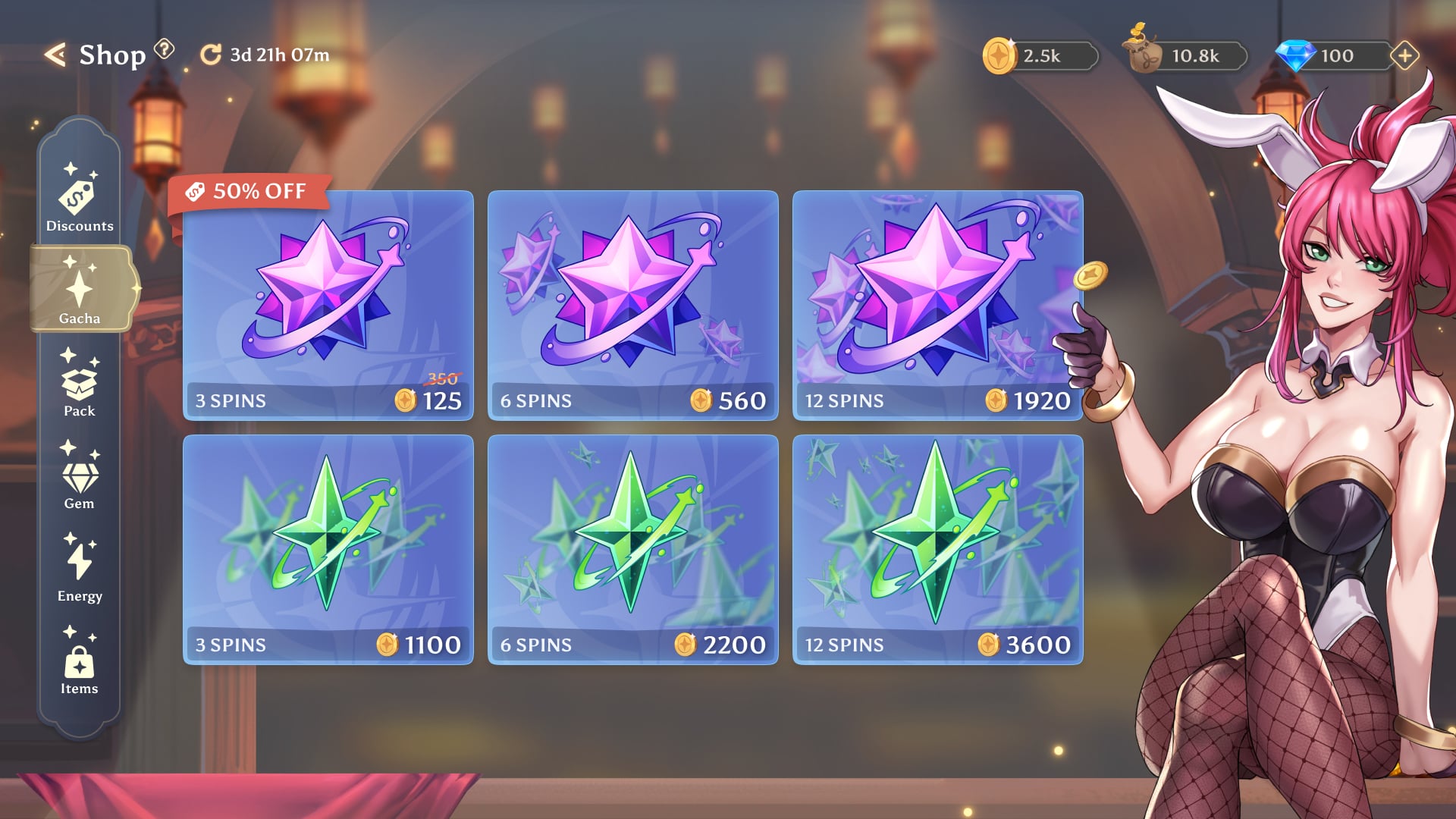
Task: Click the shop refresh timer icon
Action: pyautogui.click(x=210, y=55)
